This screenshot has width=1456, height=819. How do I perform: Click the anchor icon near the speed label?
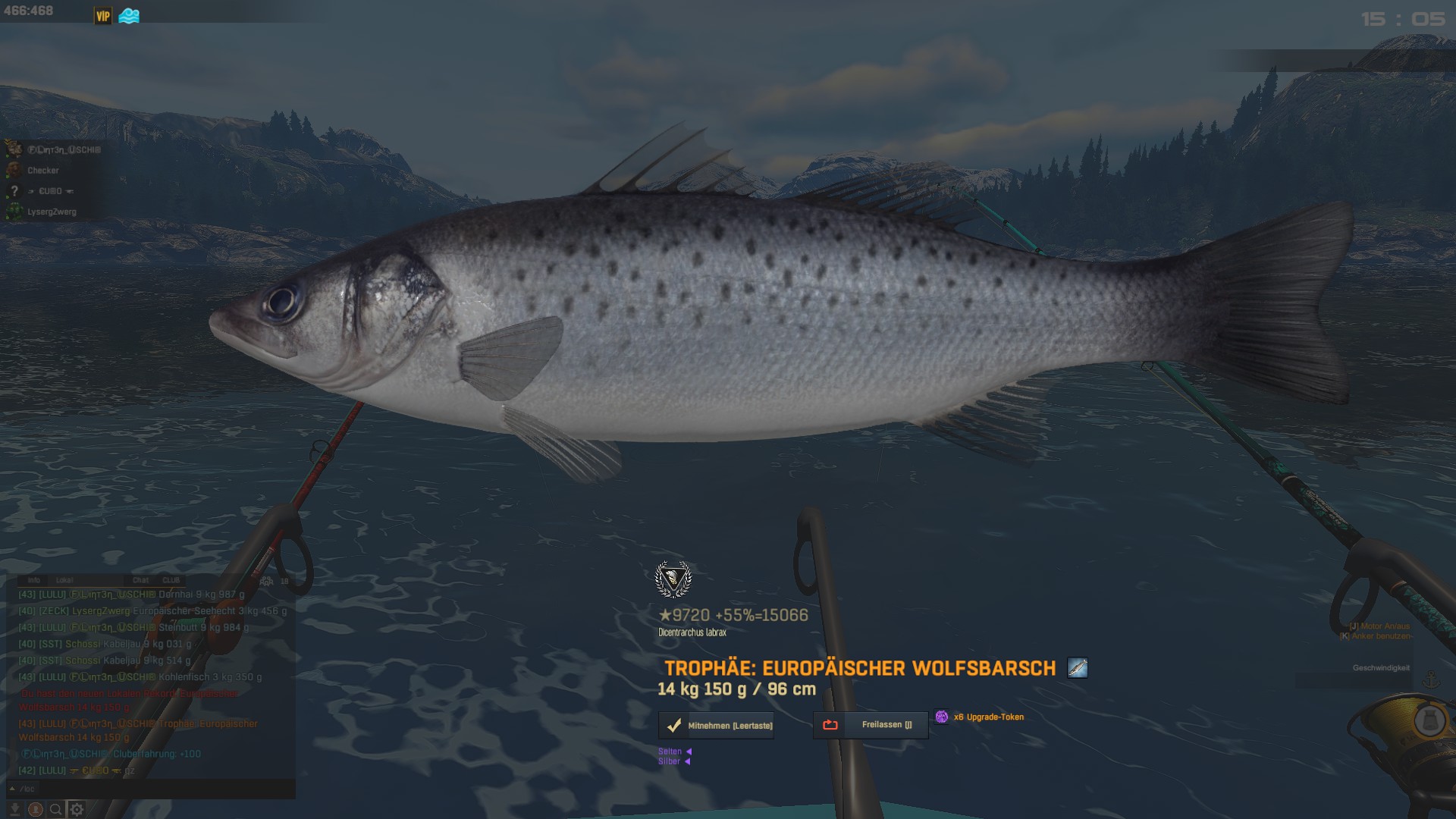pos(1430,680)
